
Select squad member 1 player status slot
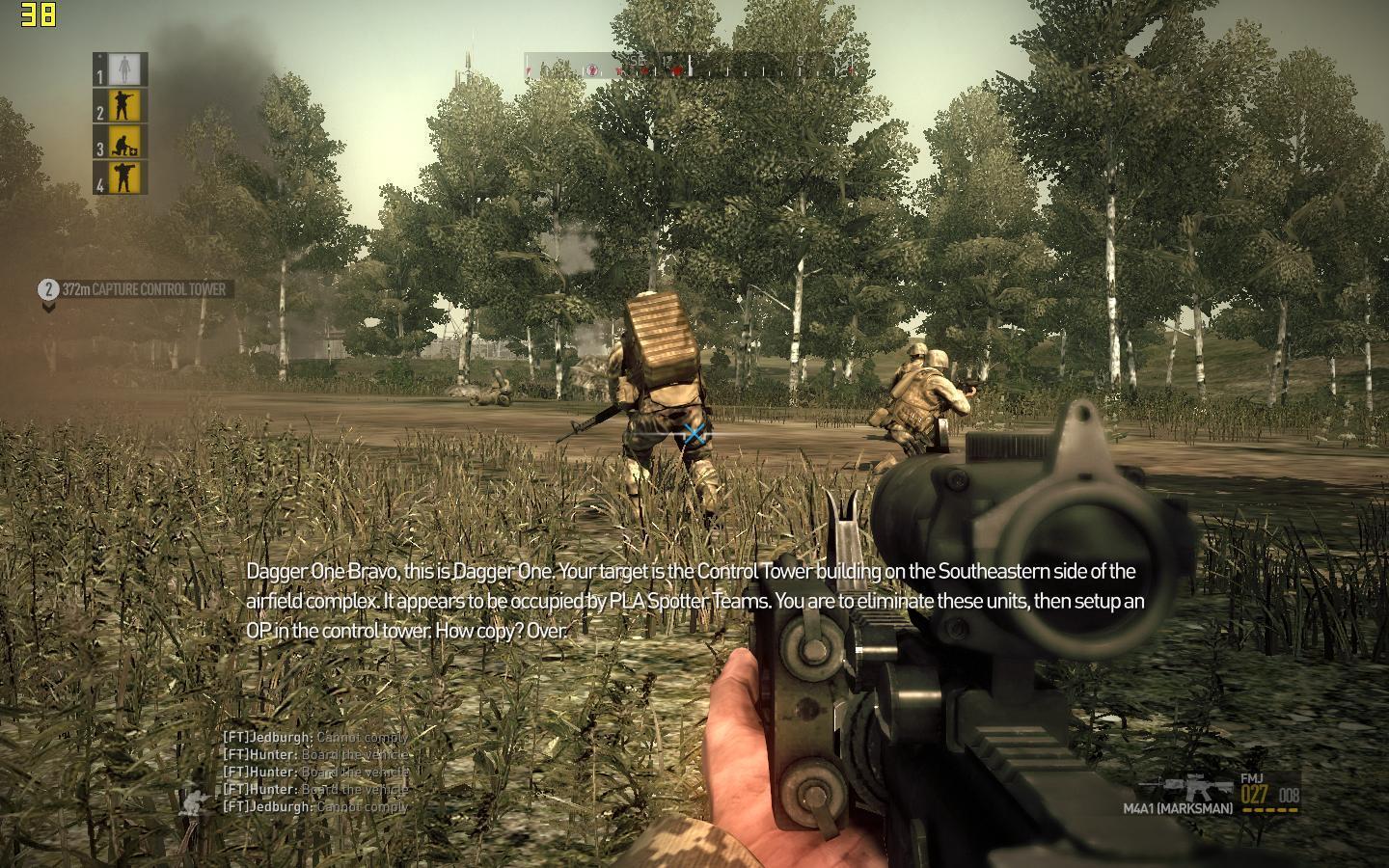point(121,69)
